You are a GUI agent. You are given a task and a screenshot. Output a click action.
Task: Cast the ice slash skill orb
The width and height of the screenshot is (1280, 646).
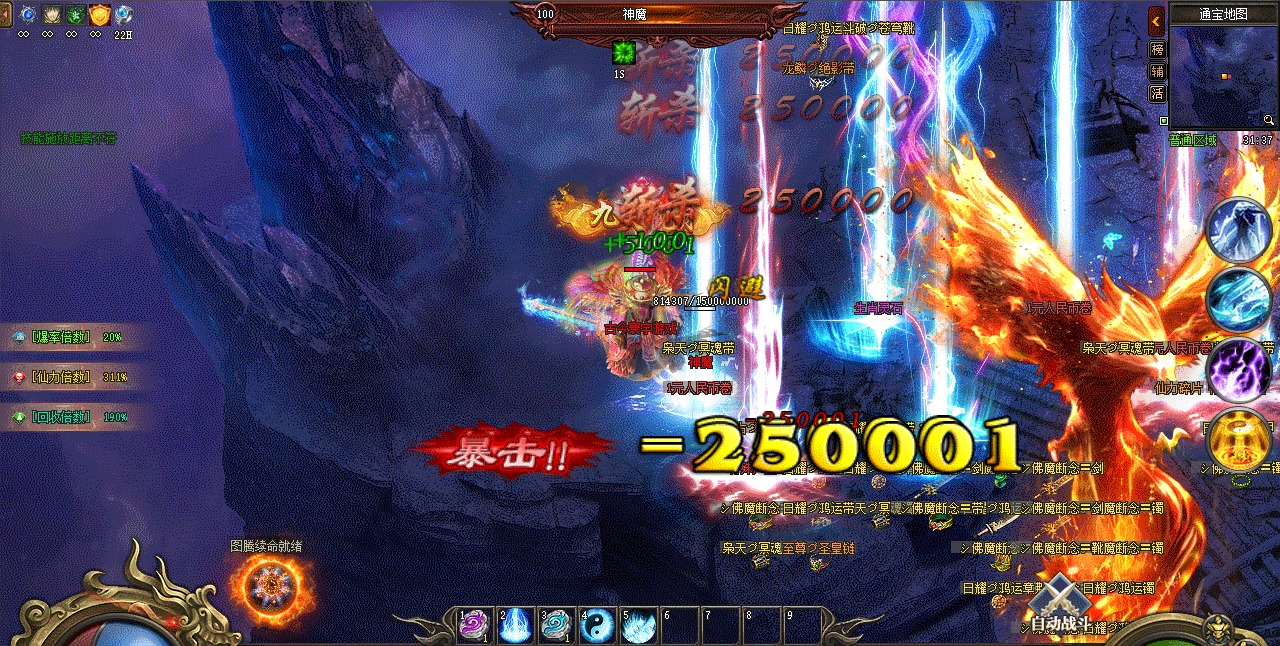pos(1238,298)
